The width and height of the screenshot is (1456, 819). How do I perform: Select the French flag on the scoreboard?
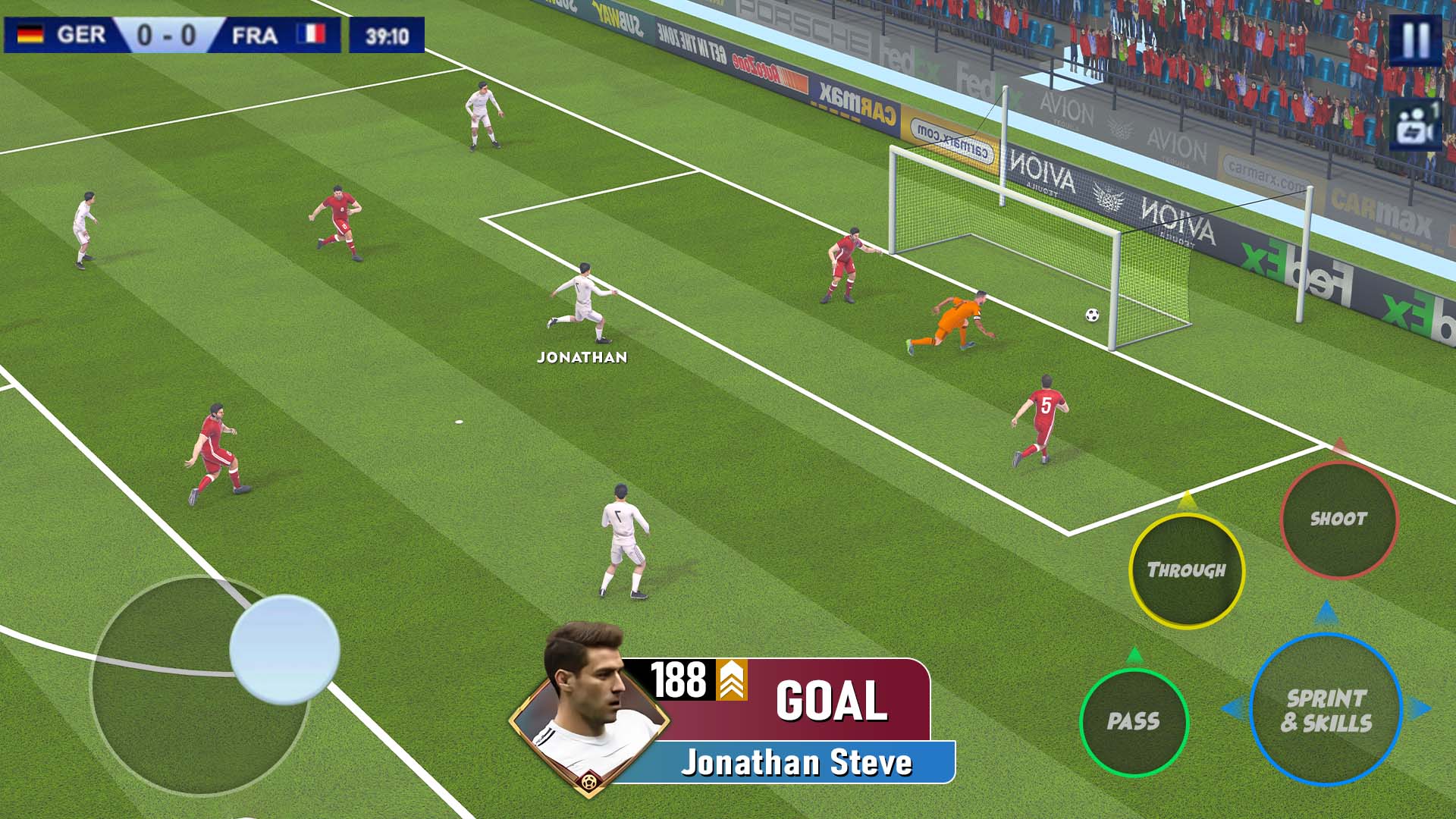pyautogui.click(x=312, y=33)
